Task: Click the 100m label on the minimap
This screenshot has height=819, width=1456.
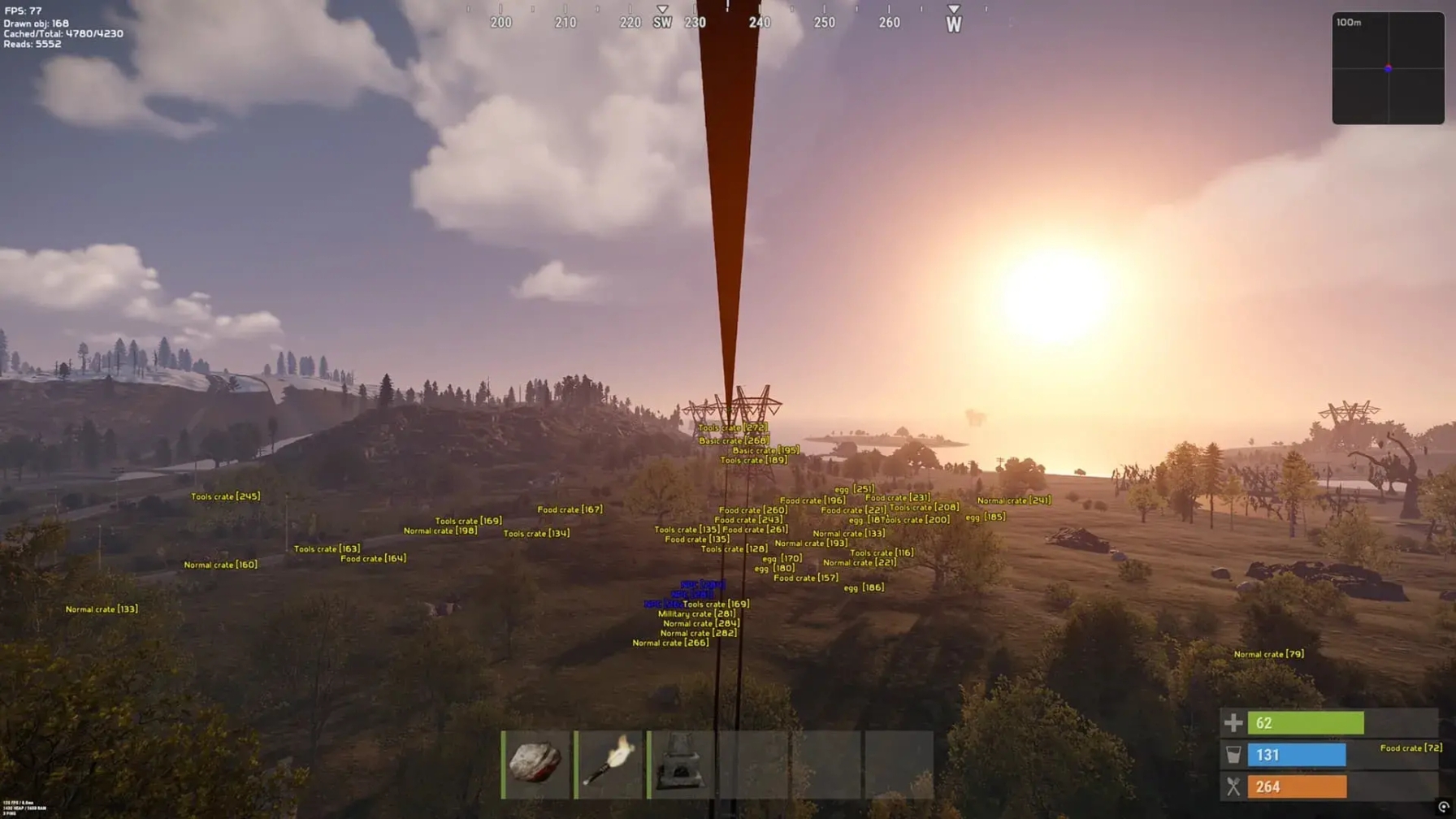Action: pos(1347,22)
